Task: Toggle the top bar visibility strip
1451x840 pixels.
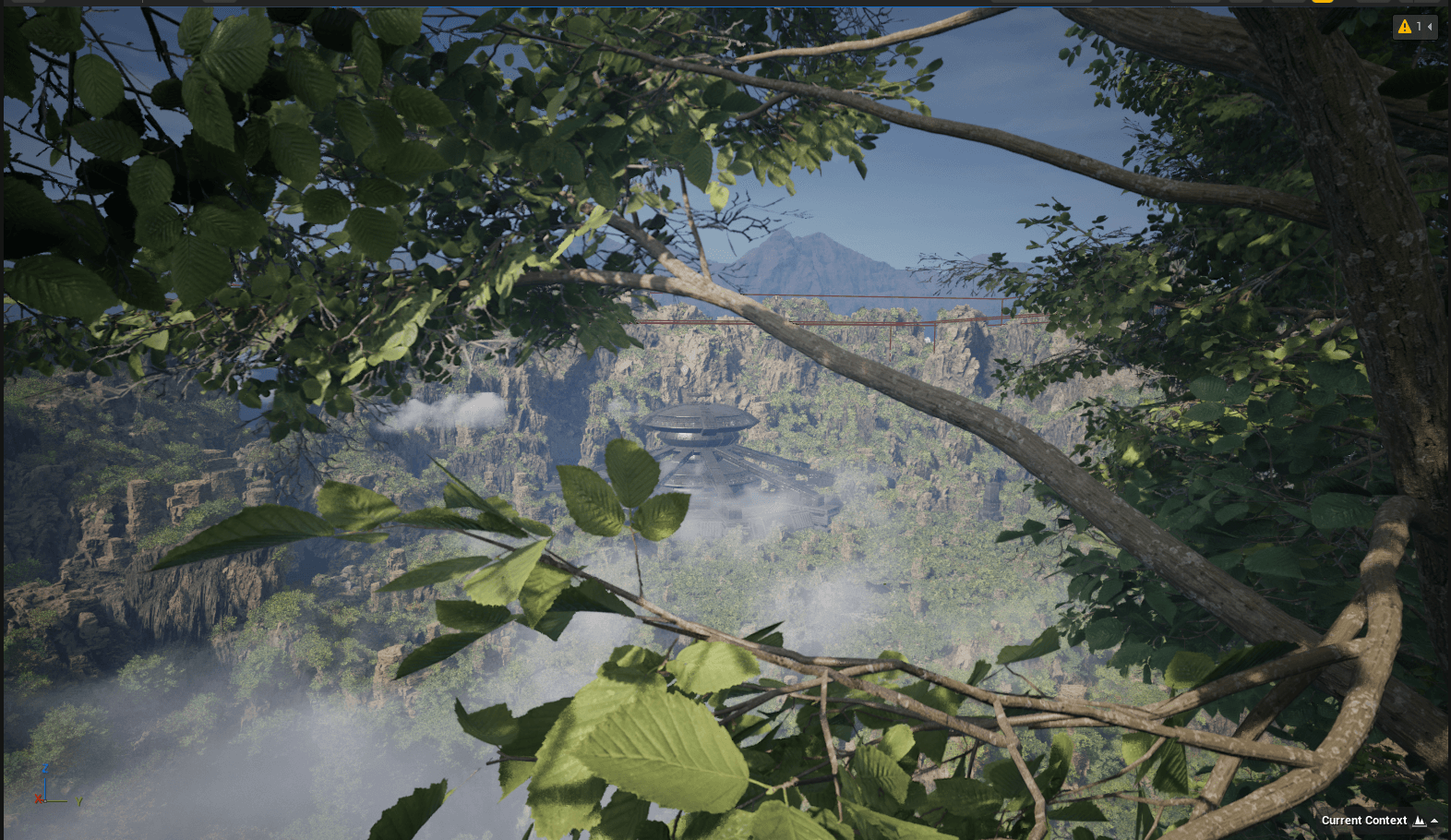Action: point(725,4)
